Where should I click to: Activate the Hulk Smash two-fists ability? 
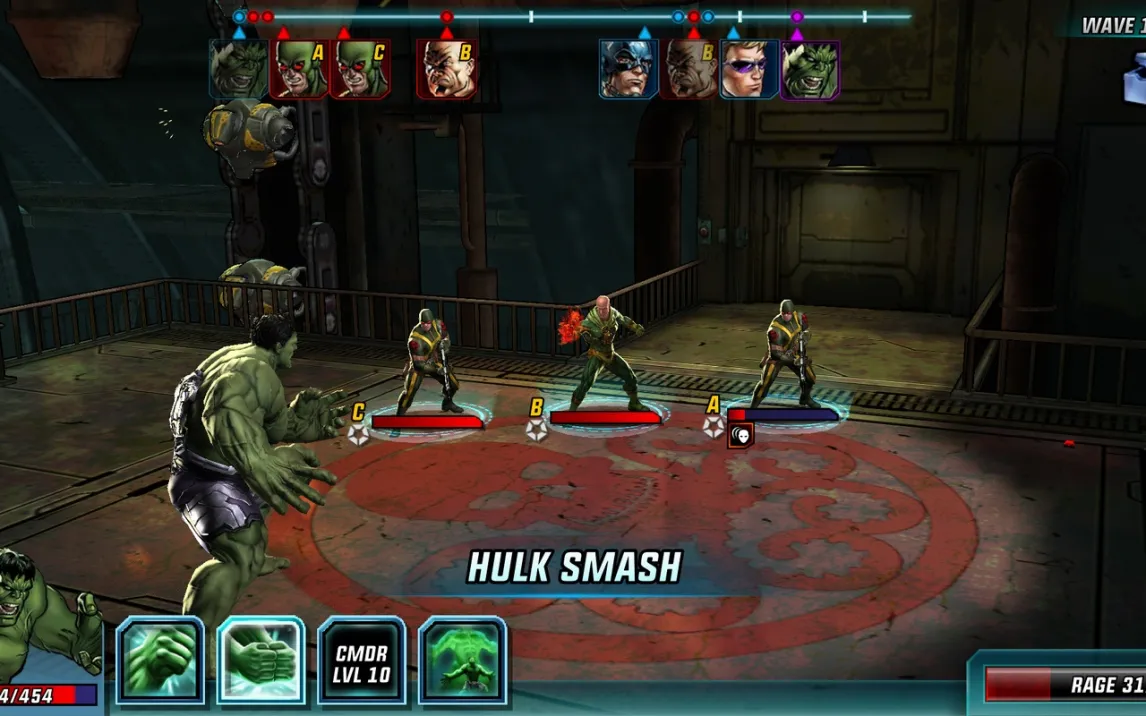coord(261,660)
